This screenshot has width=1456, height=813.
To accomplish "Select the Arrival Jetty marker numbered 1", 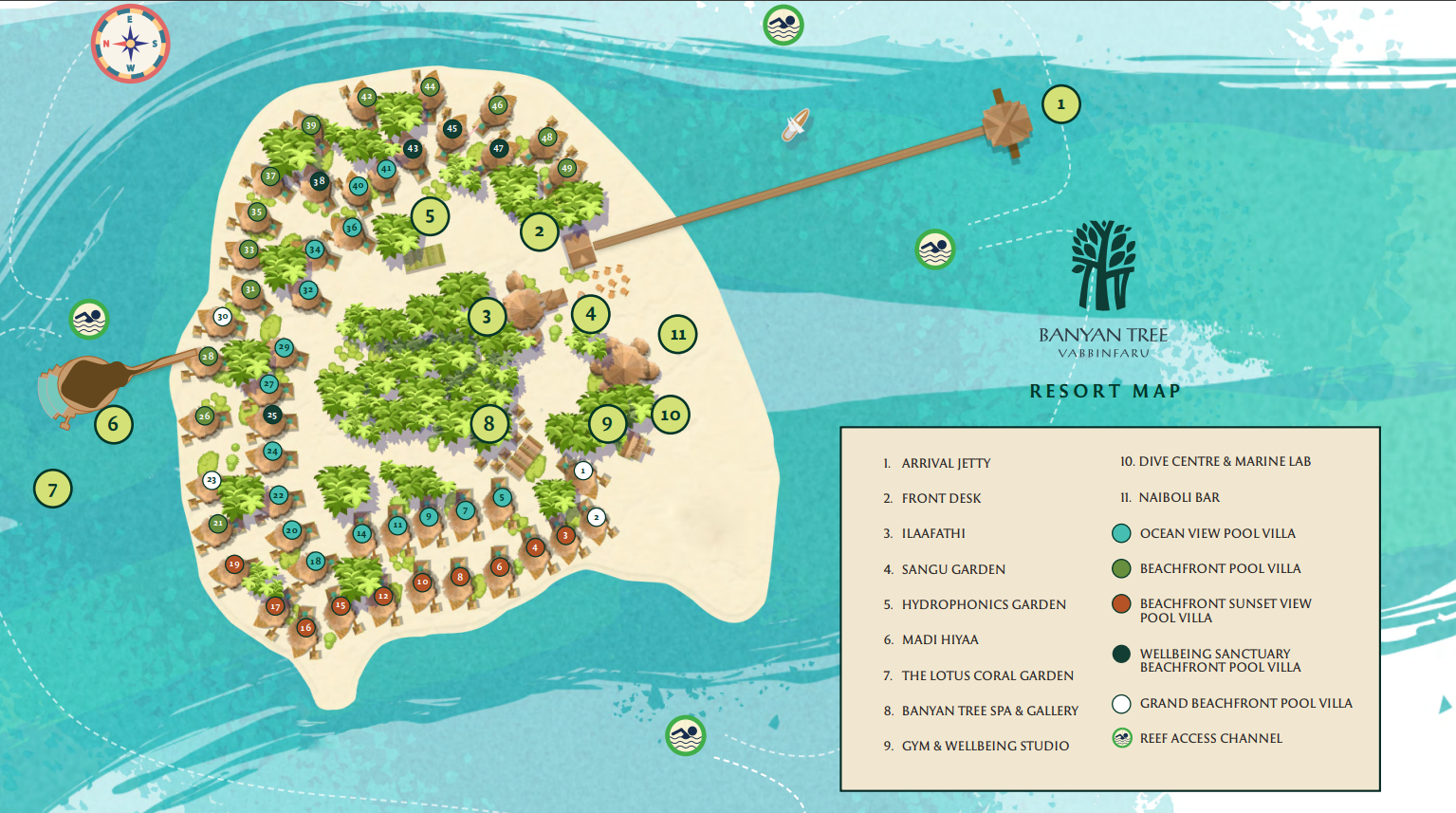I will click(x=1060, y=104).
